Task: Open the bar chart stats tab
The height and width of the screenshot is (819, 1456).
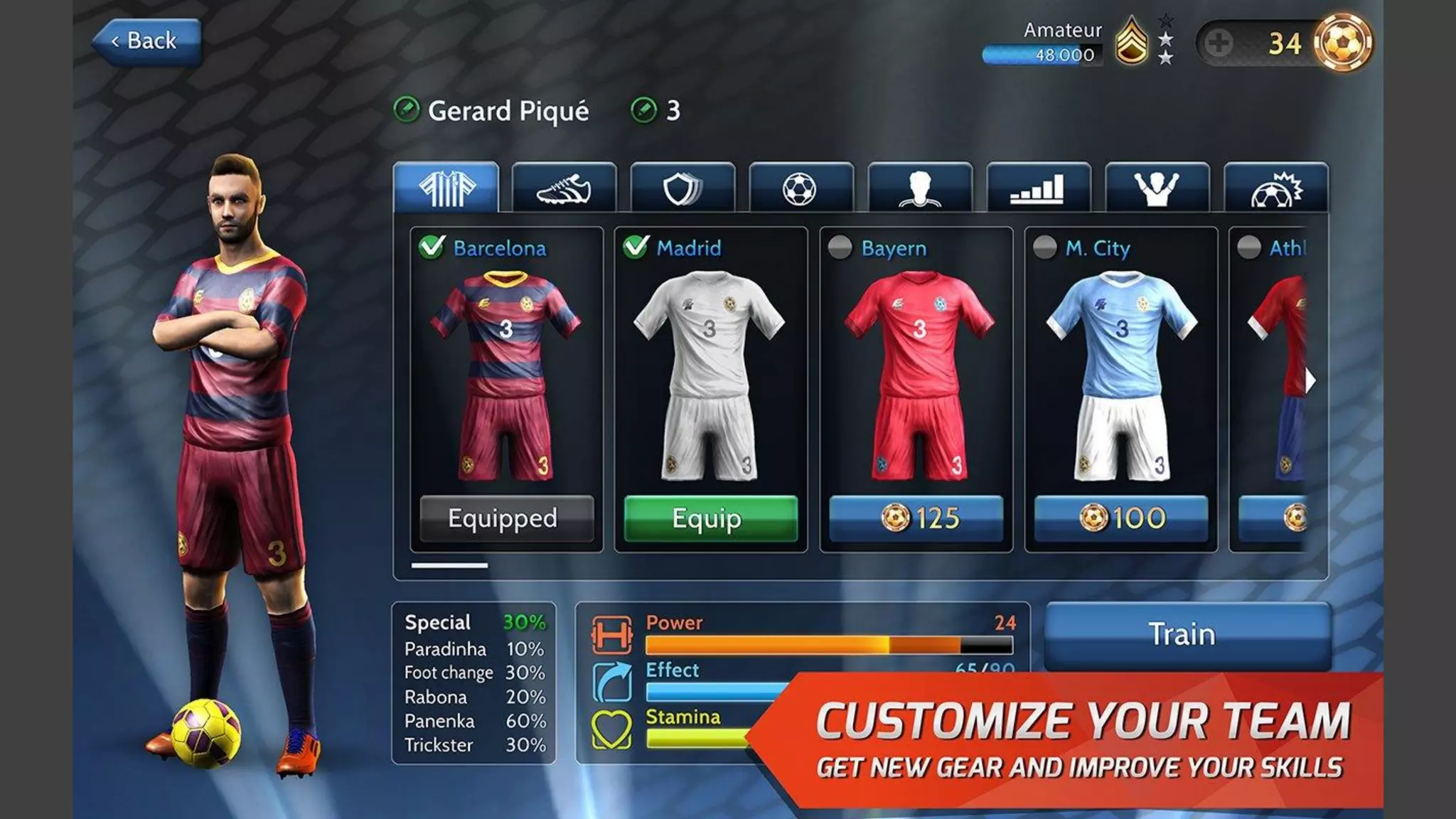Action: [x=1038, y=188]
